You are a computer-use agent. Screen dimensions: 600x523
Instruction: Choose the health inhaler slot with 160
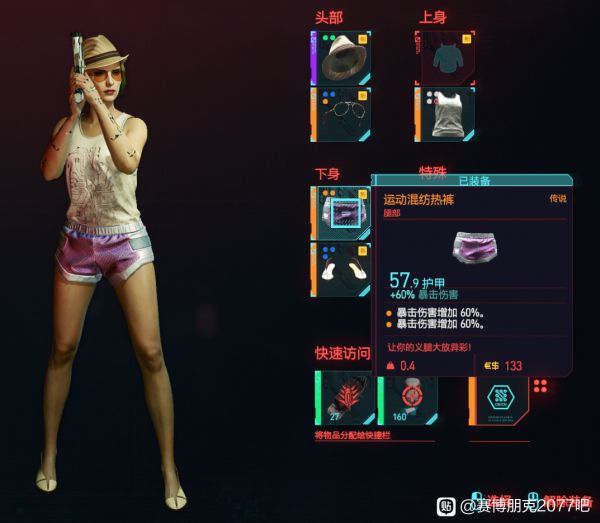point(404,398)
